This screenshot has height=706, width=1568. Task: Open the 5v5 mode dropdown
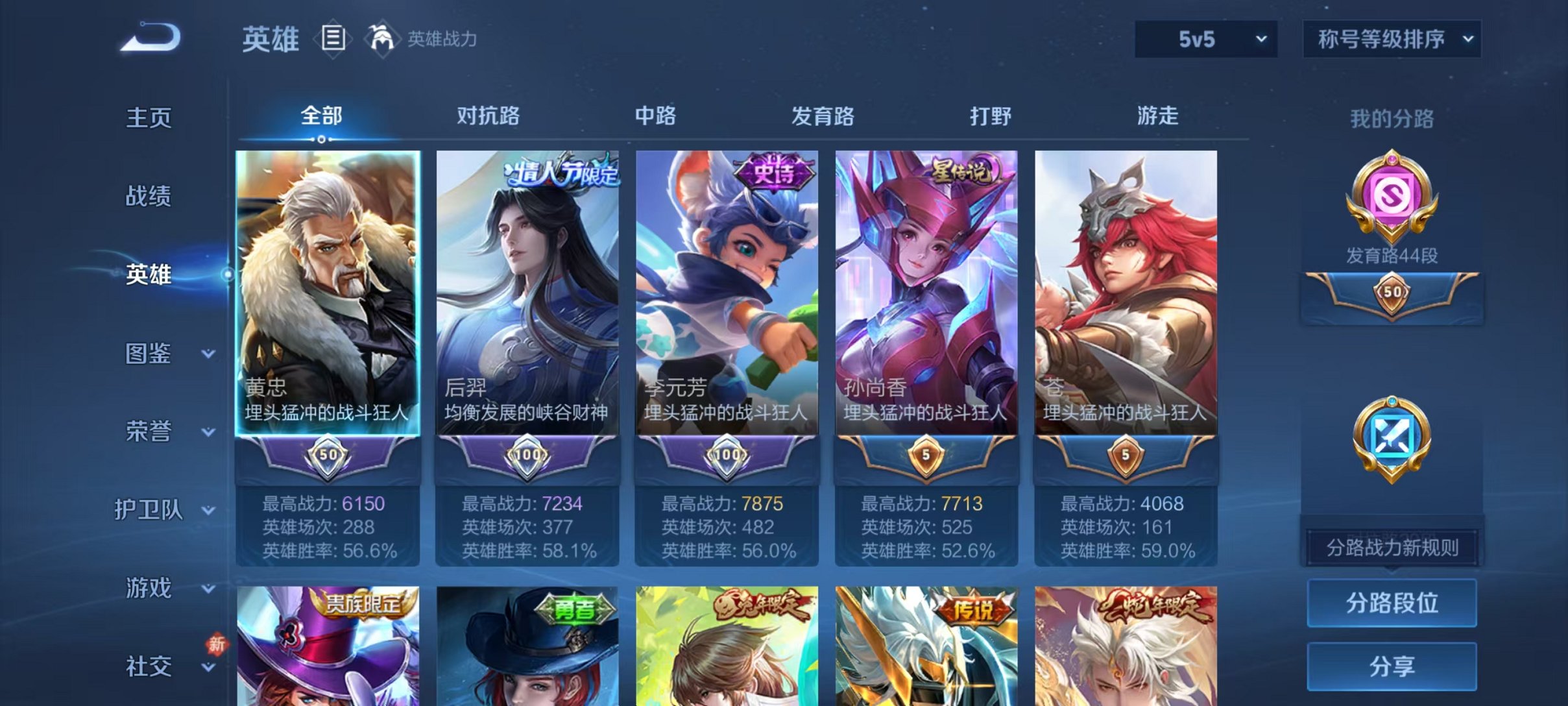[x=1205, y=39]
